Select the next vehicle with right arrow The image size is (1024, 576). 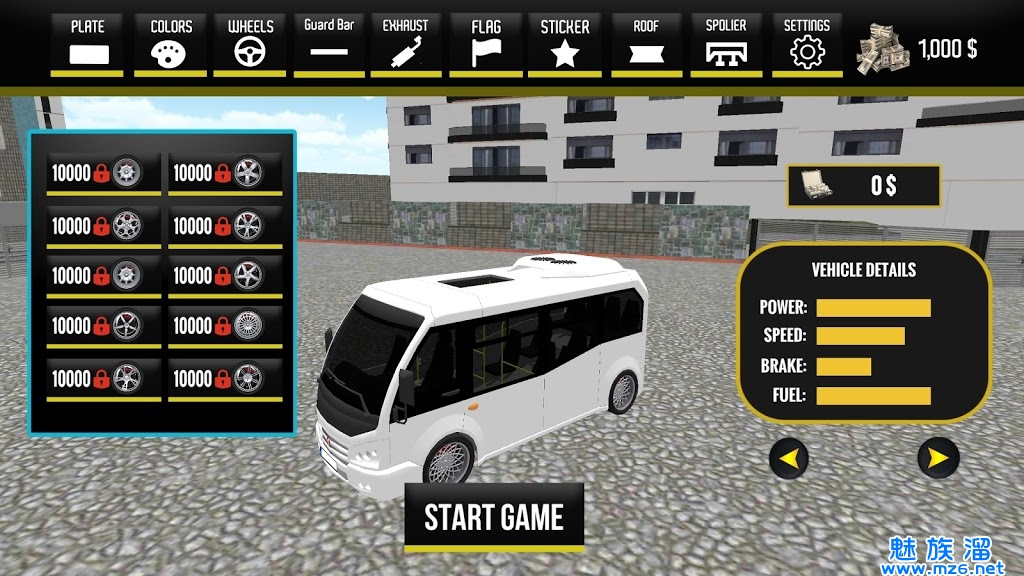[x=938, y=459]
